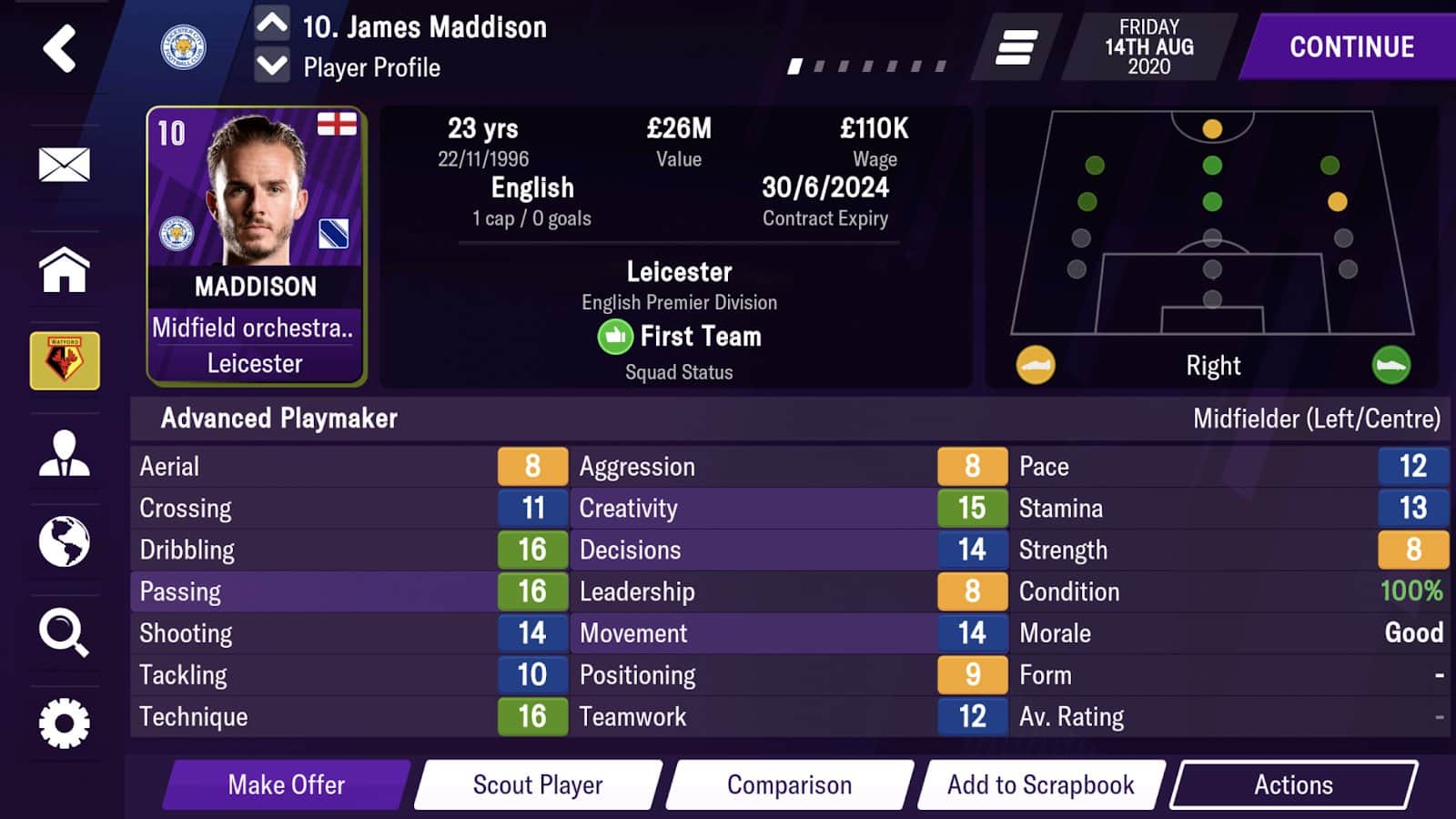Open the world globe icon
This screenshot has width=1456, height=819.
click(64, 541)
